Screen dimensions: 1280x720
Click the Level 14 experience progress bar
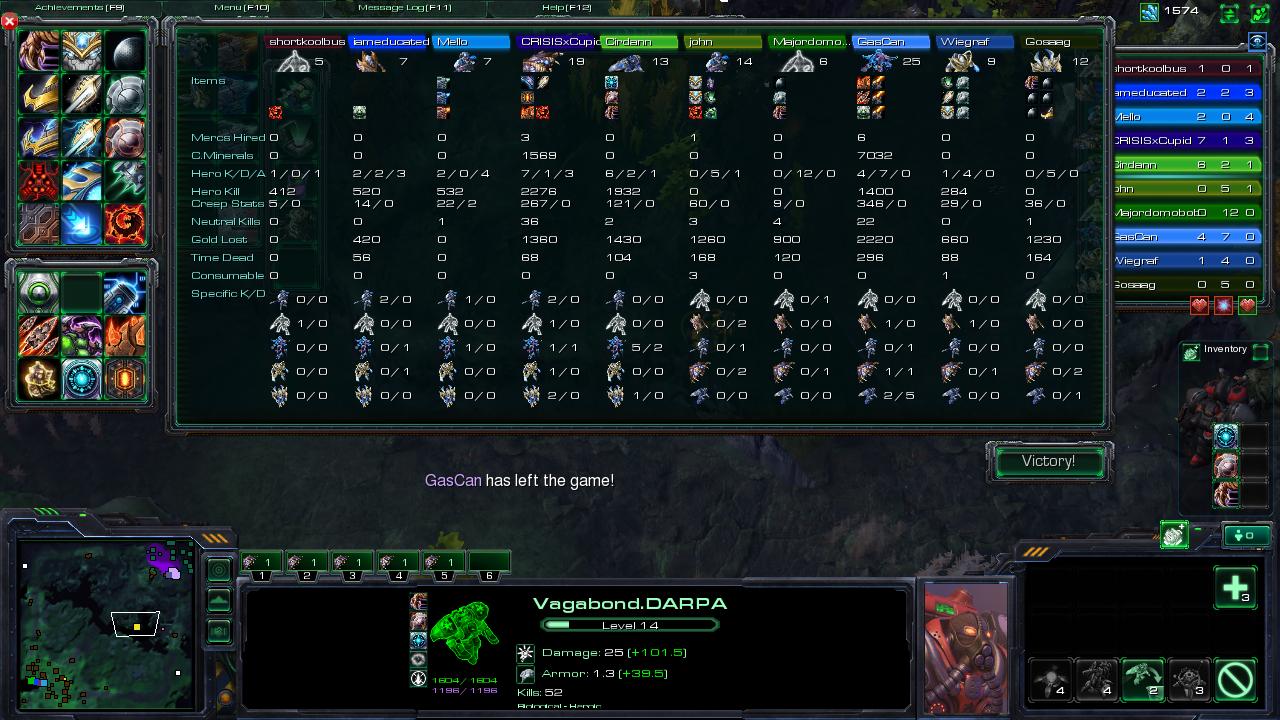point(630,623)
